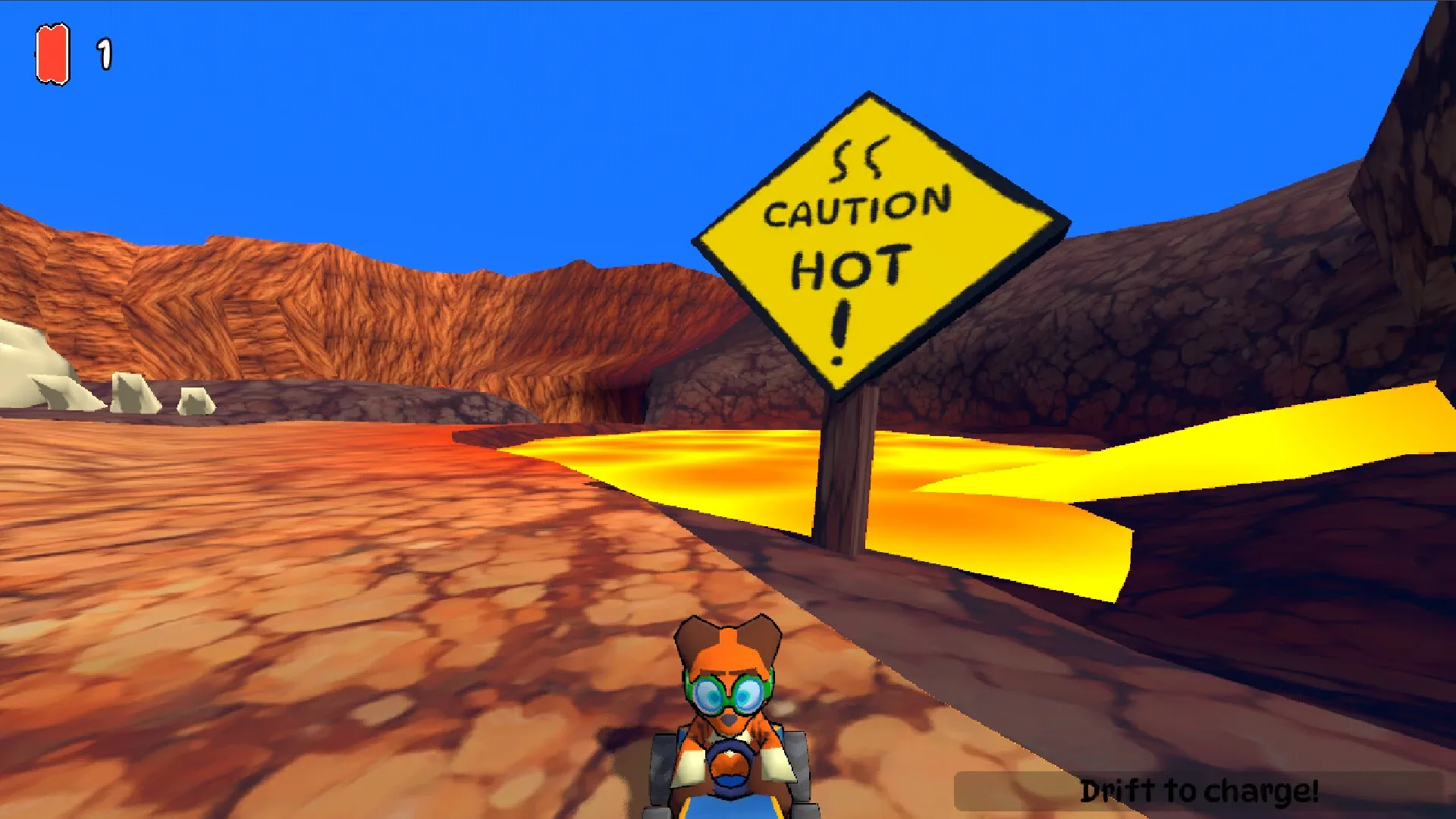Click the word HOT on the sign

coord(848,265)
